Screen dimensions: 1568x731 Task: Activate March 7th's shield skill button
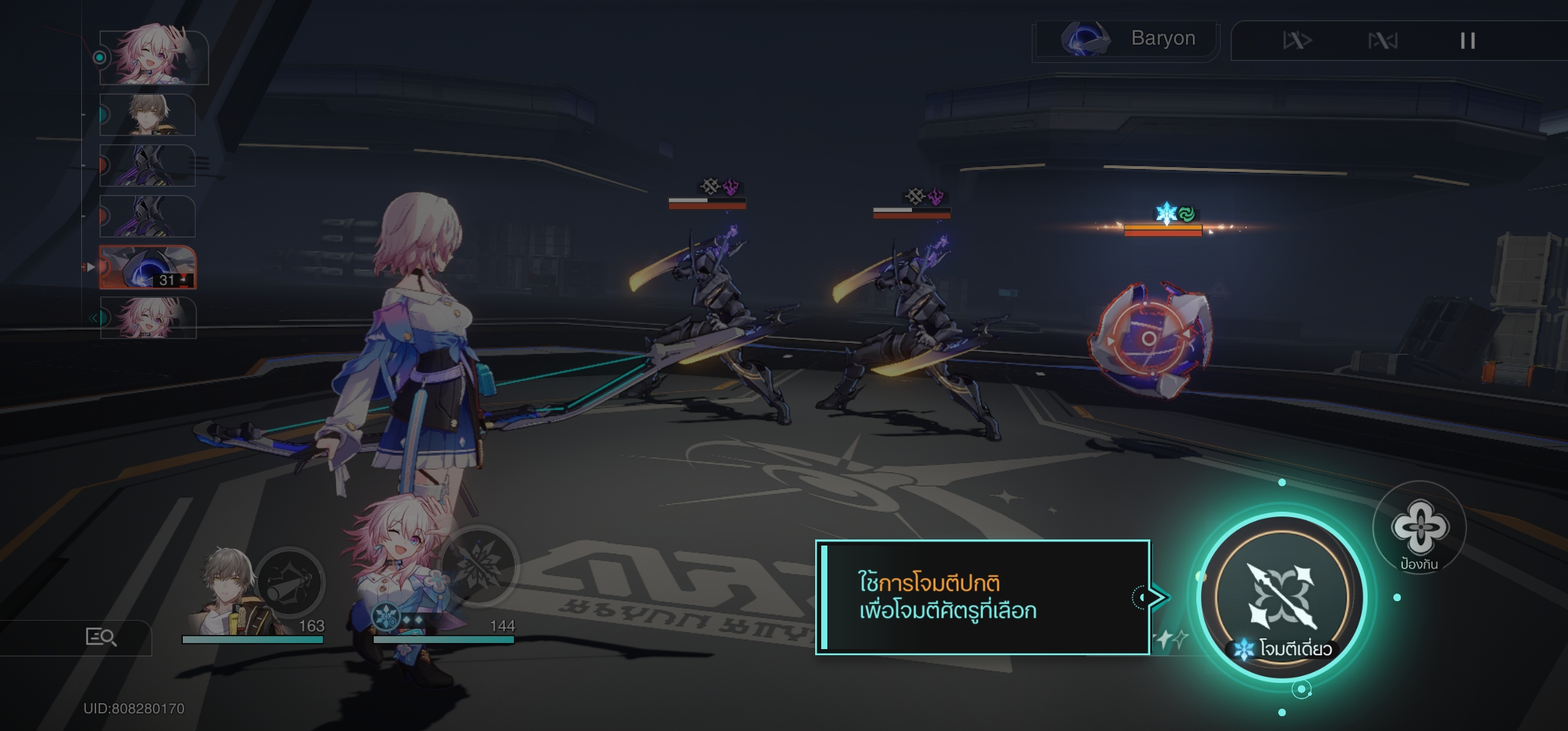pyautogui.click(x=1419, y=528)
